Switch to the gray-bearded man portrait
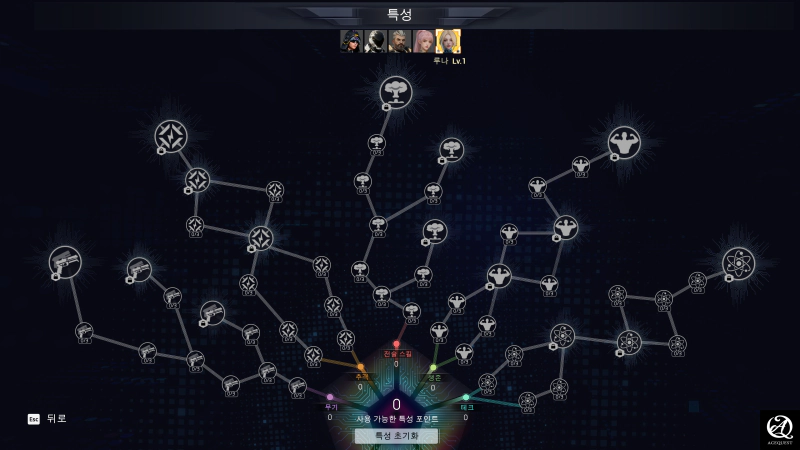 pos(399,41)
